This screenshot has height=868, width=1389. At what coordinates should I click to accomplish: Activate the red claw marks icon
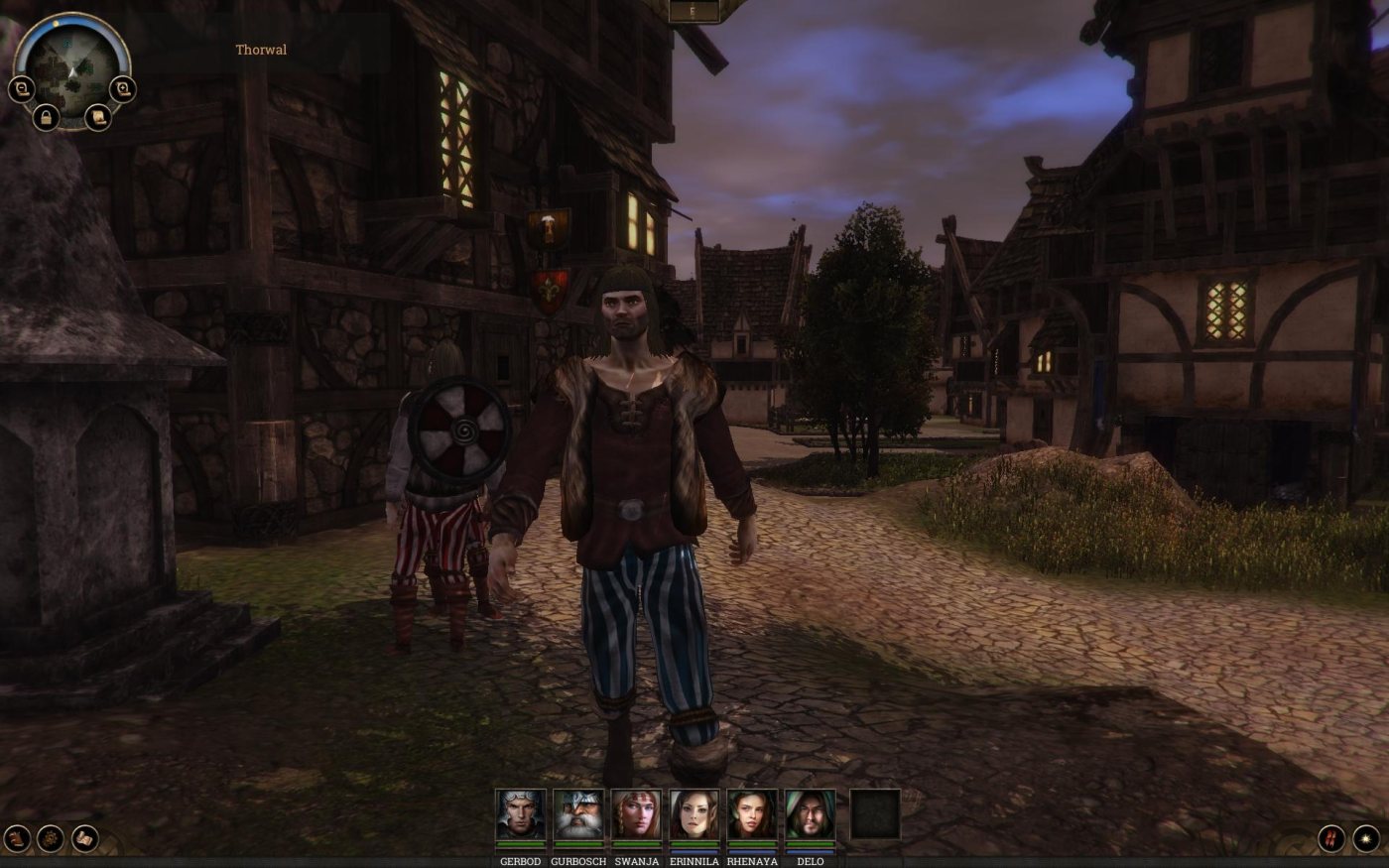point(1331,838)
